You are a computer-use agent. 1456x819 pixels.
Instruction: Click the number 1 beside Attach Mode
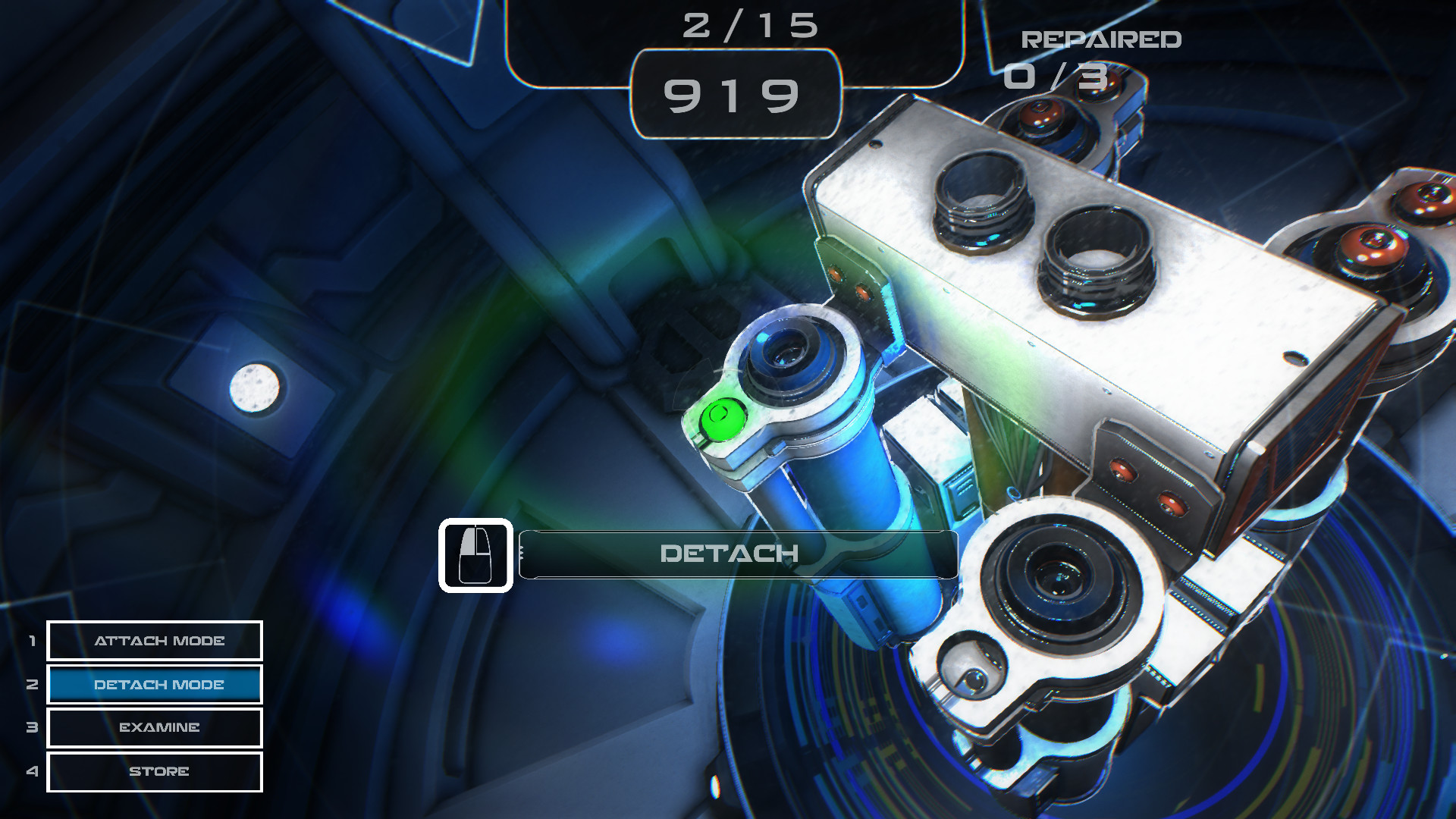32,641
